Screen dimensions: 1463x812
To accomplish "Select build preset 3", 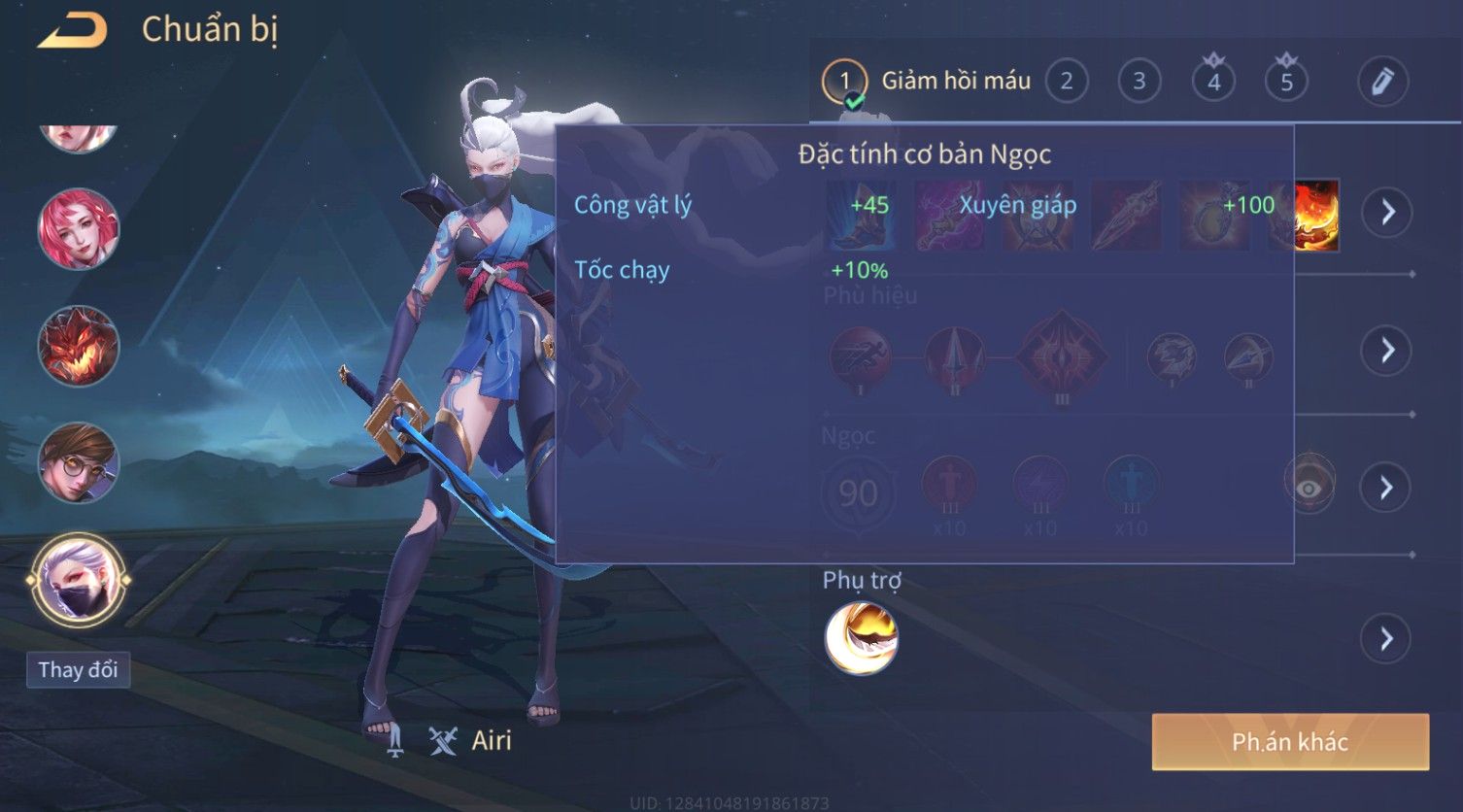I will pyautogui.click(x=1139, y=82).
